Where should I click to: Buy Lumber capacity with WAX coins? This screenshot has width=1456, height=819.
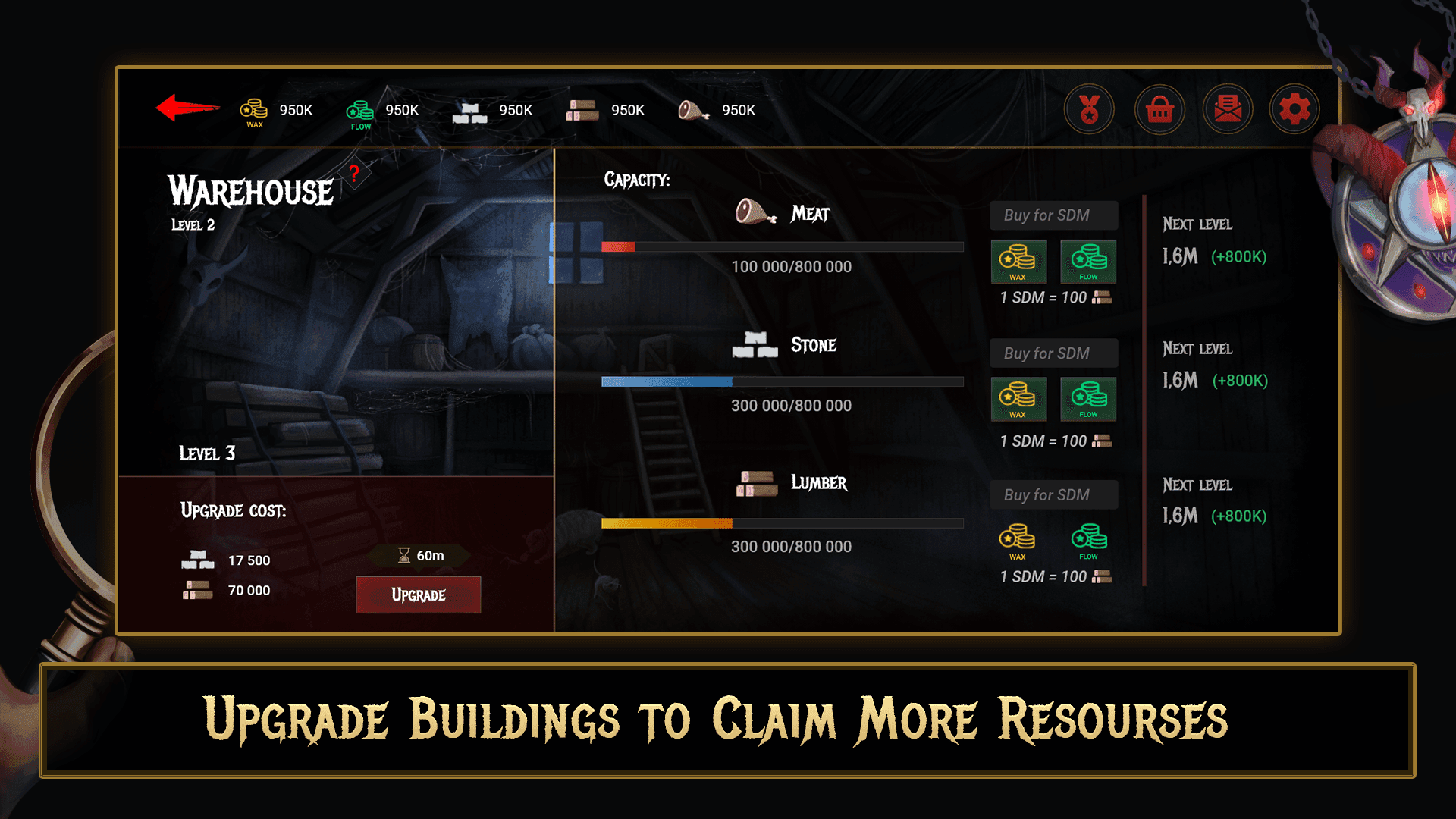[x=1018, y=540]
